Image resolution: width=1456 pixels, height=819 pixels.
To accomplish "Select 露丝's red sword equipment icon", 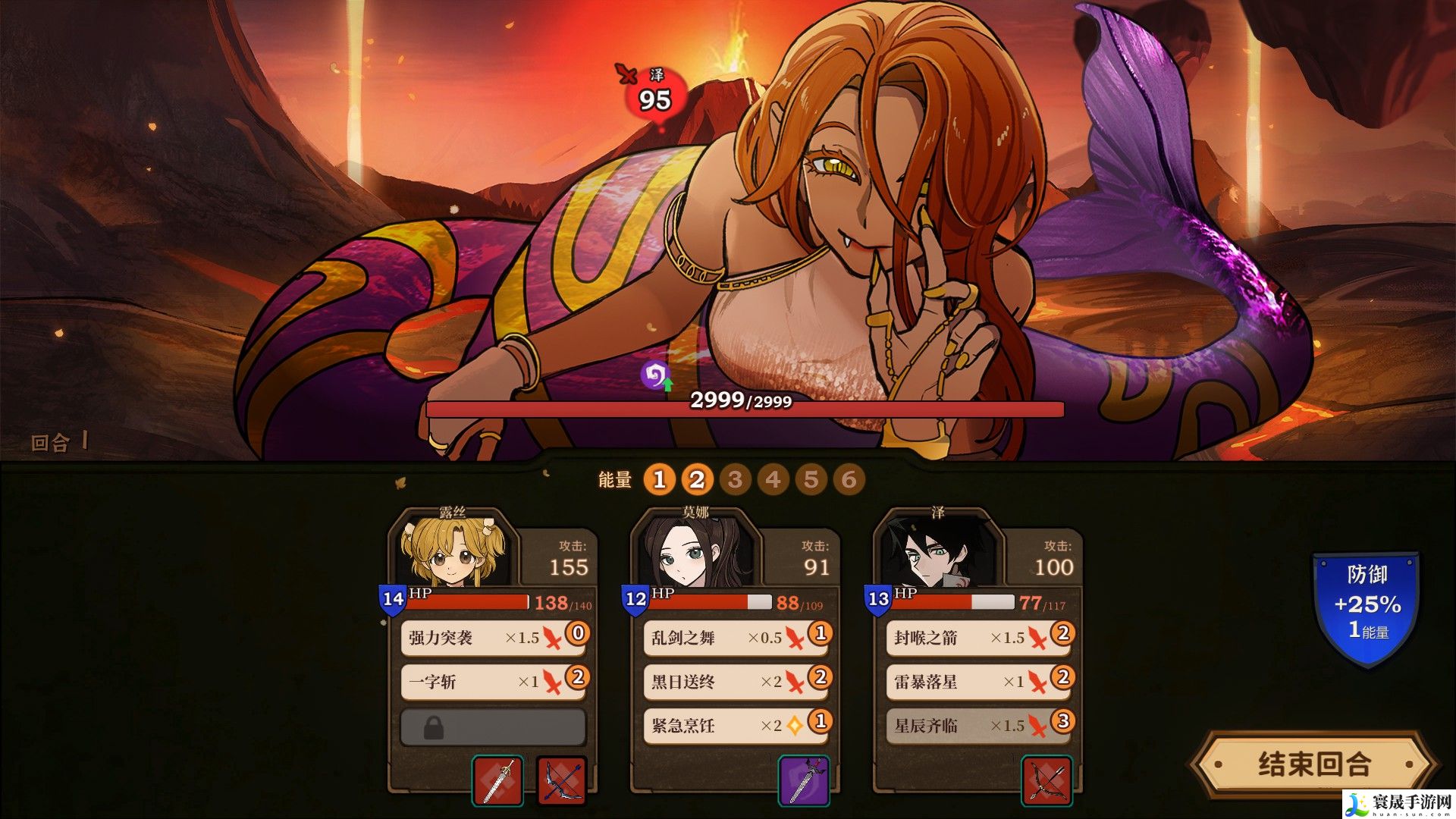I will [x=497, y=781].
